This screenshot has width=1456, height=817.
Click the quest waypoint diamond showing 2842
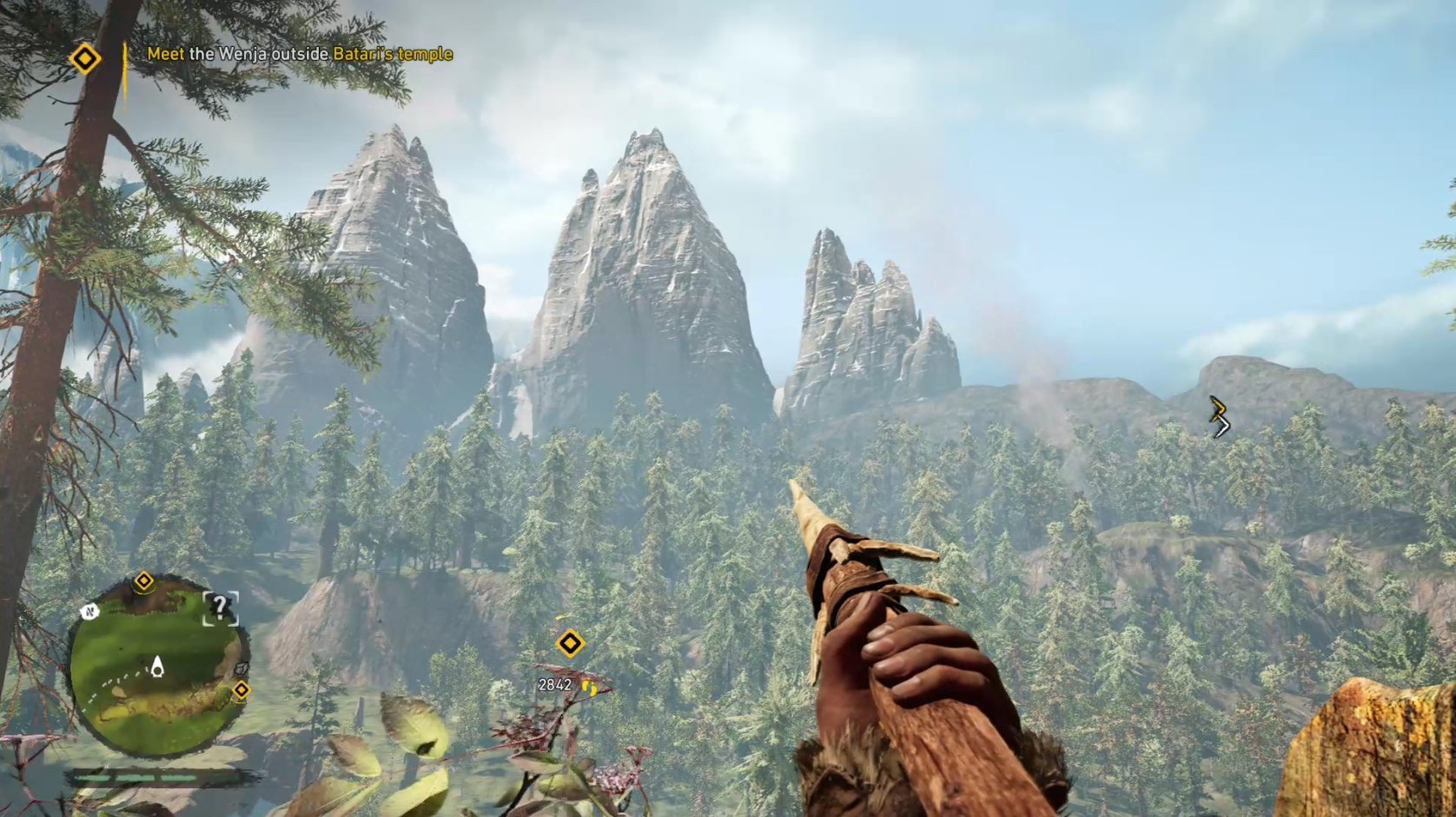(x=570, y=643)
